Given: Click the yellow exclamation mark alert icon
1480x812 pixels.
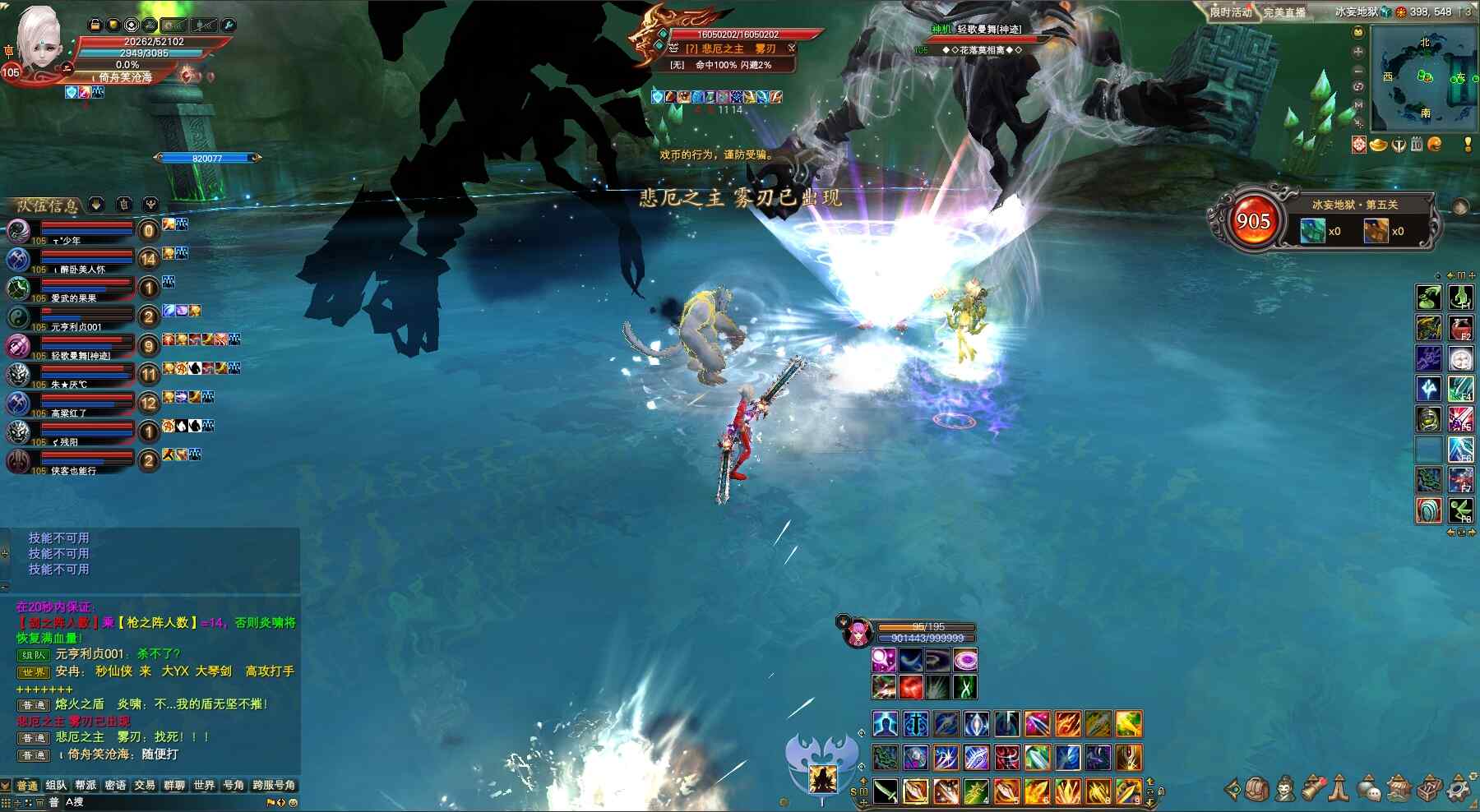Looking at the screenshot, I should click(x=1468, y=145).
